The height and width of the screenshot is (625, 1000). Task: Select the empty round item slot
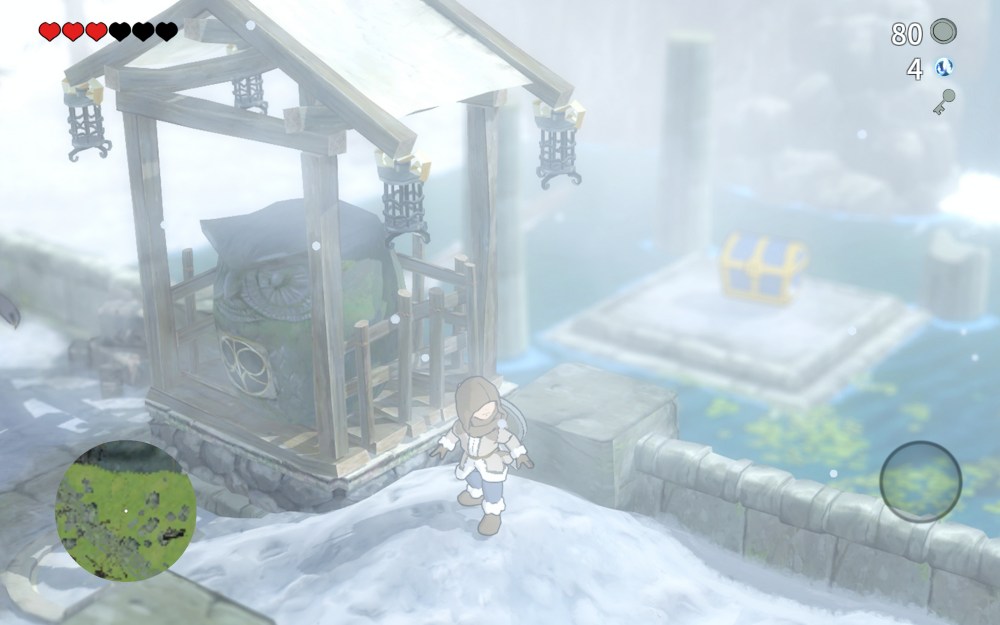(x=920, y=479)
